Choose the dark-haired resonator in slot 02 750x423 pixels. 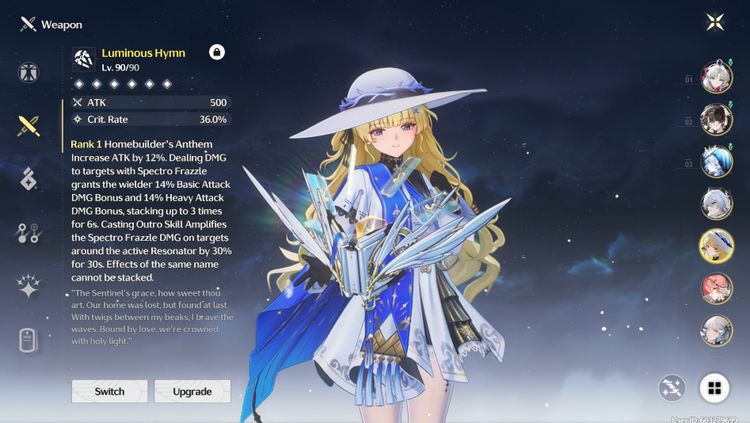pyautogui.click(x=716, y=120)
